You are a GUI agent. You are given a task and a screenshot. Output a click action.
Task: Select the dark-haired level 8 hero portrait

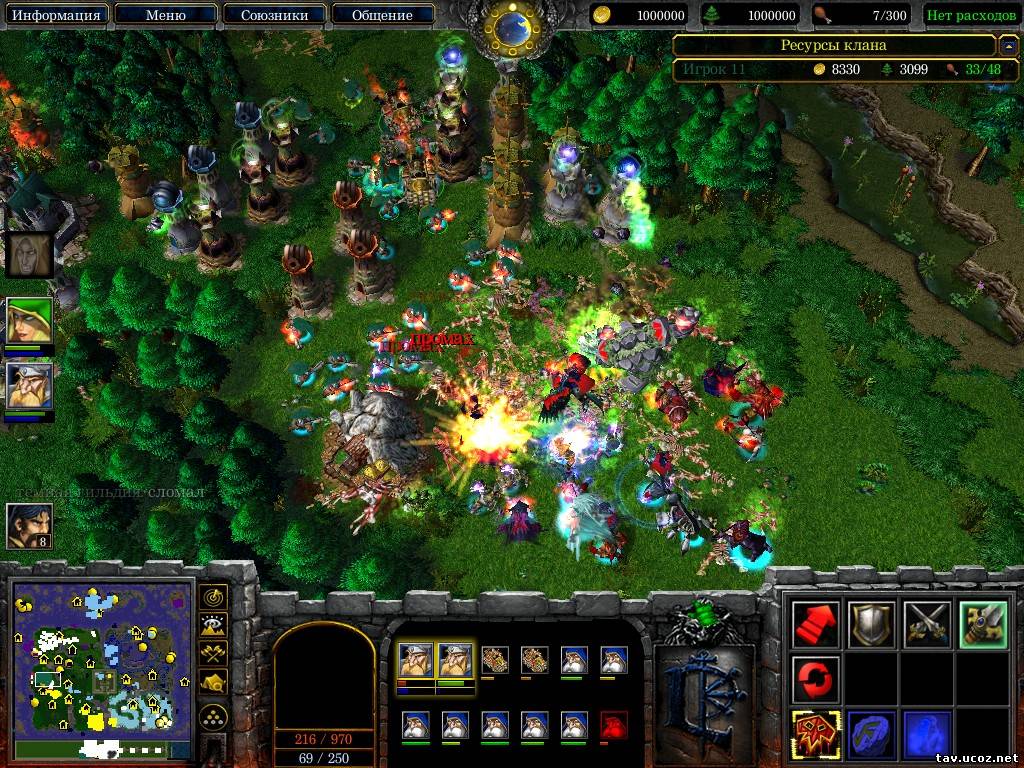click(29, 525)
